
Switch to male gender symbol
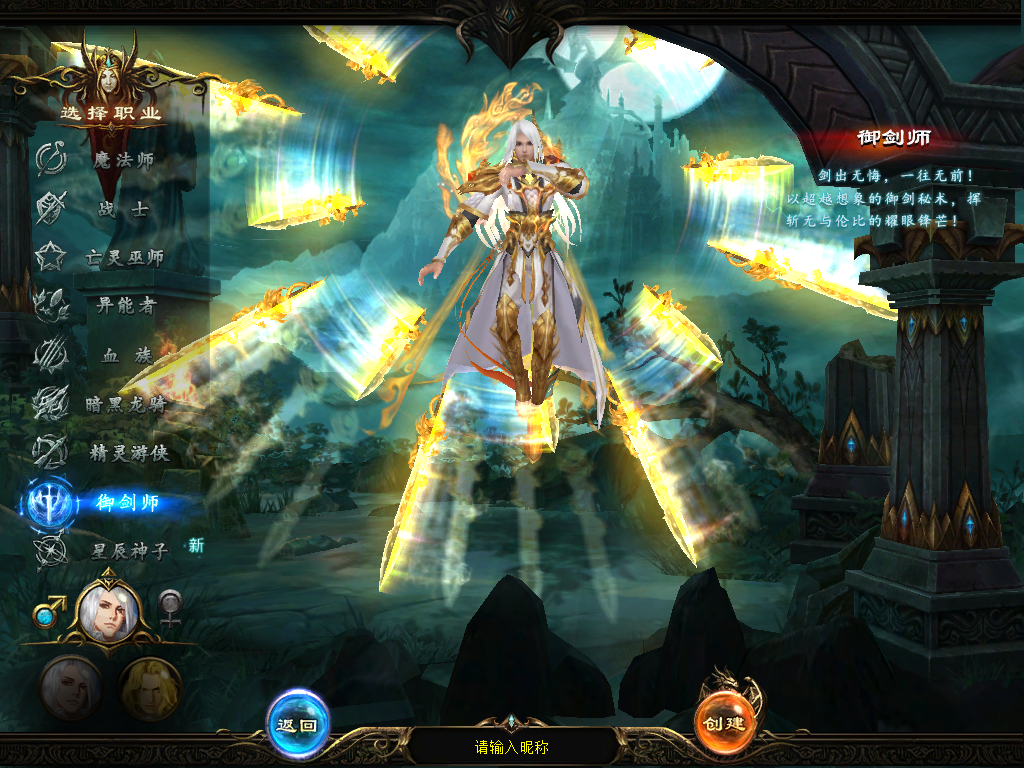click(x=49, y=610)
